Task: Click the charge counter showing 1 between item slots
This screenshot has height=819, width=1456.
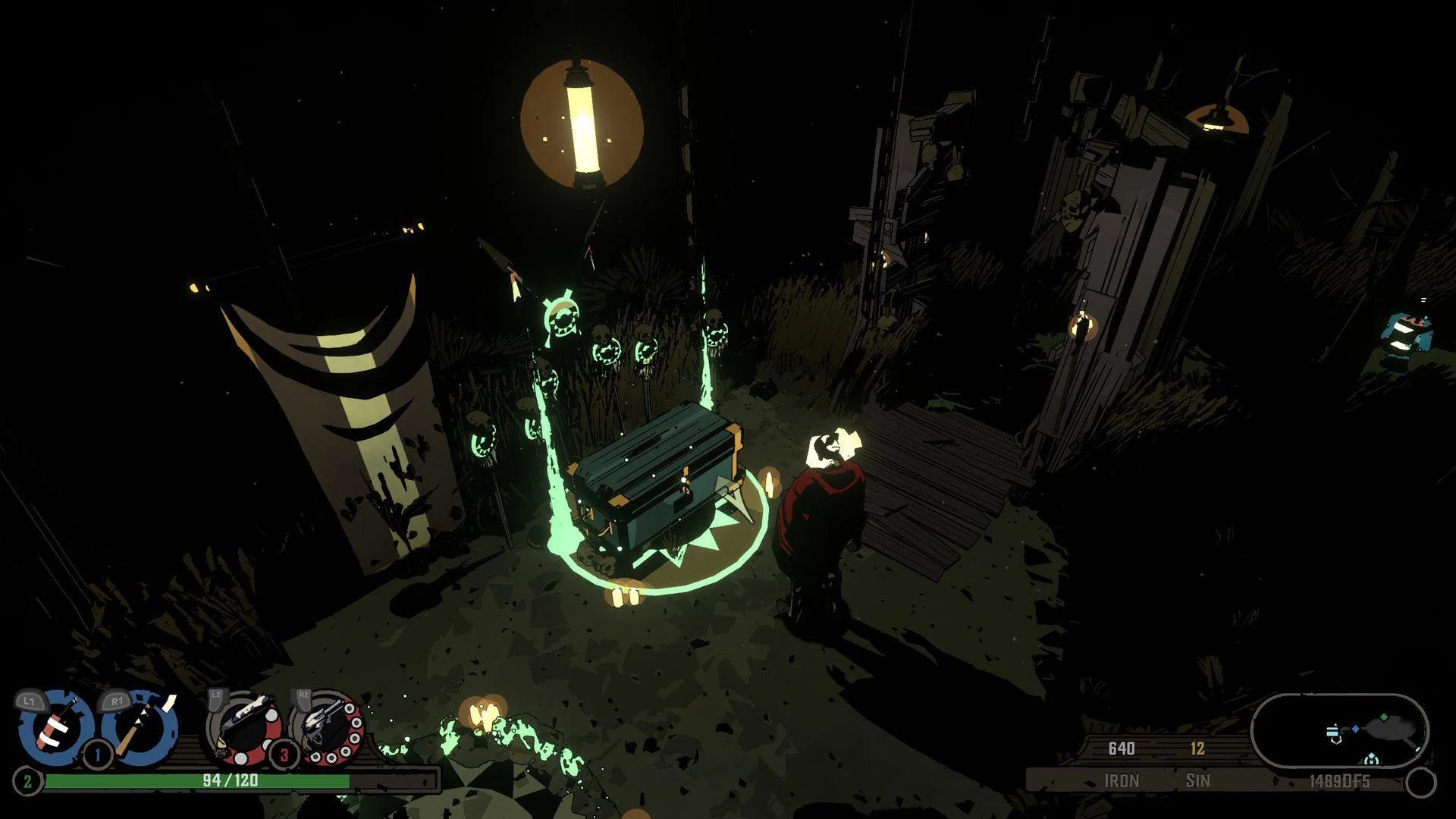Action: pyautogui.click(x=97, y=754)
